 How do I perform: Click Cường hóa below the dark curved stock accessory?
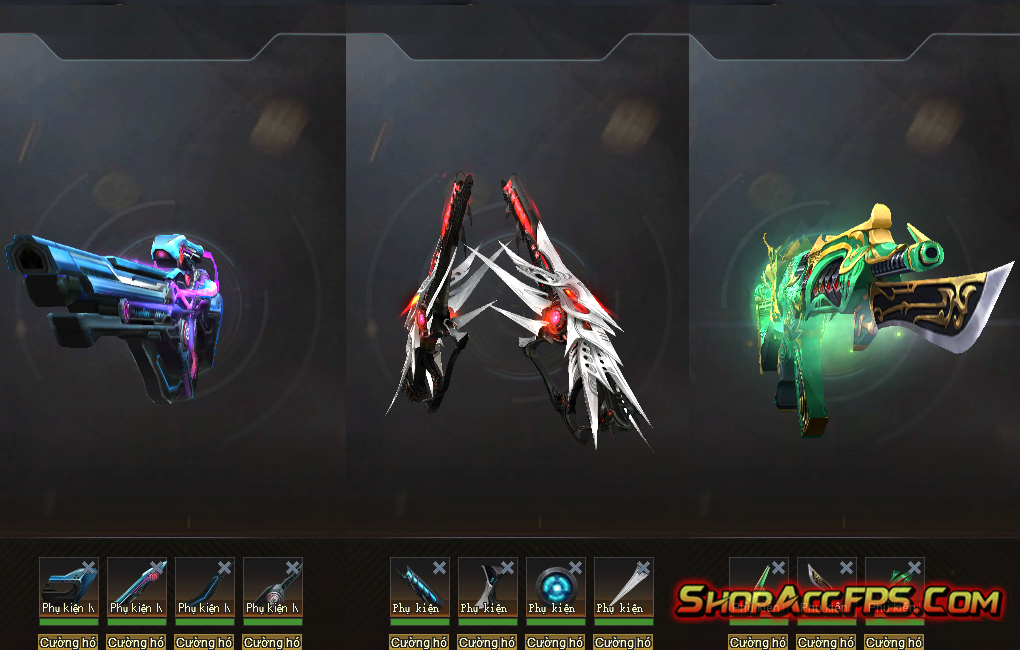tap(204, 642)
